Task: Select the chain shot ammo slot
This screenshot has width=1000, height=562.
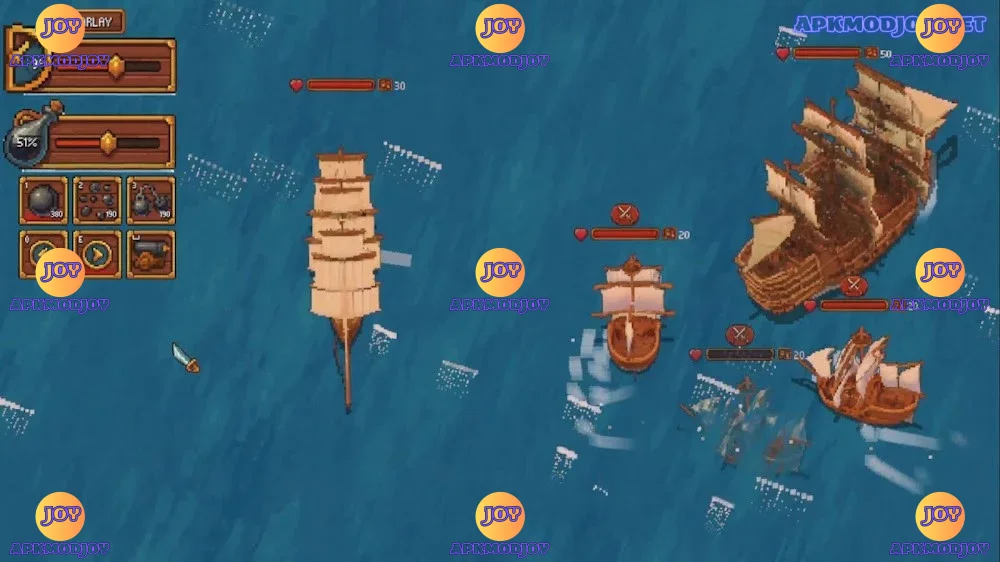Action: tap(150, 200)
